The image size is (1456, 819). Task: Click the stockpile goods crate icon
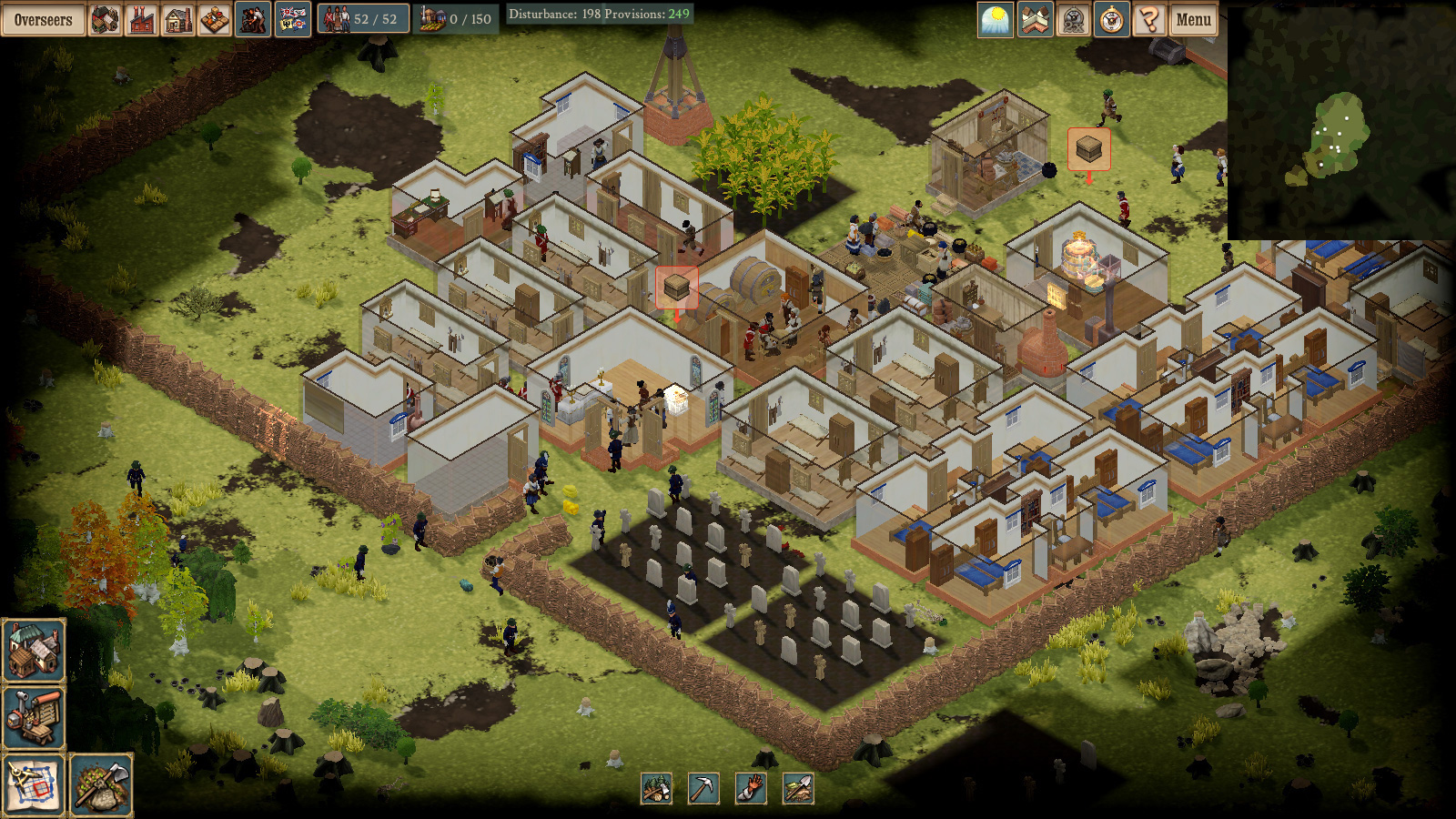pyautogui.click(x=105, y=19)
